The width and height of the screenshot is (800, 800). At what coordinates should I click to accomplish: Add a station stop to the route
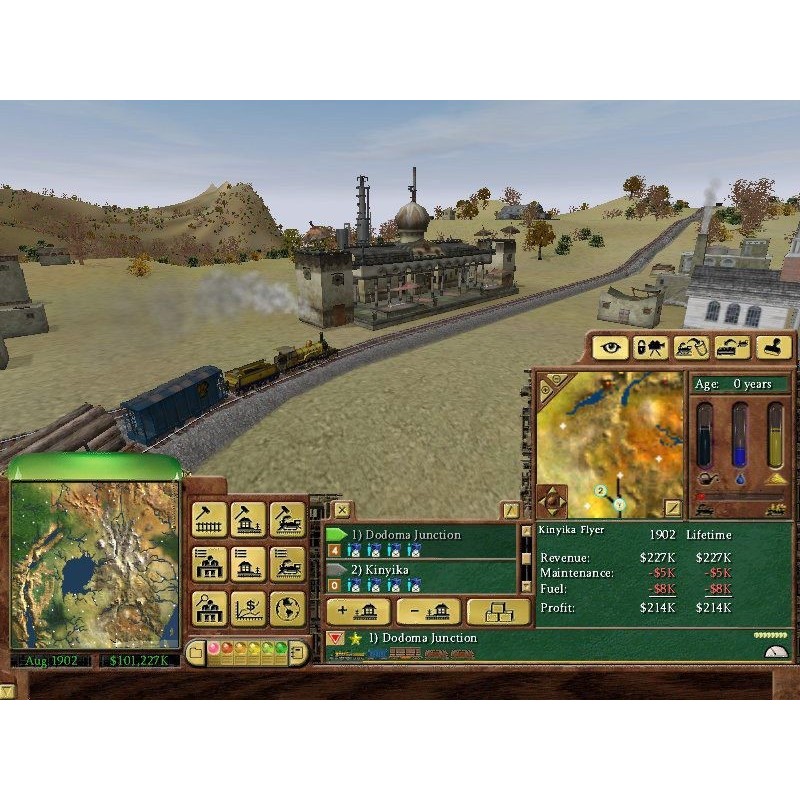357,612
